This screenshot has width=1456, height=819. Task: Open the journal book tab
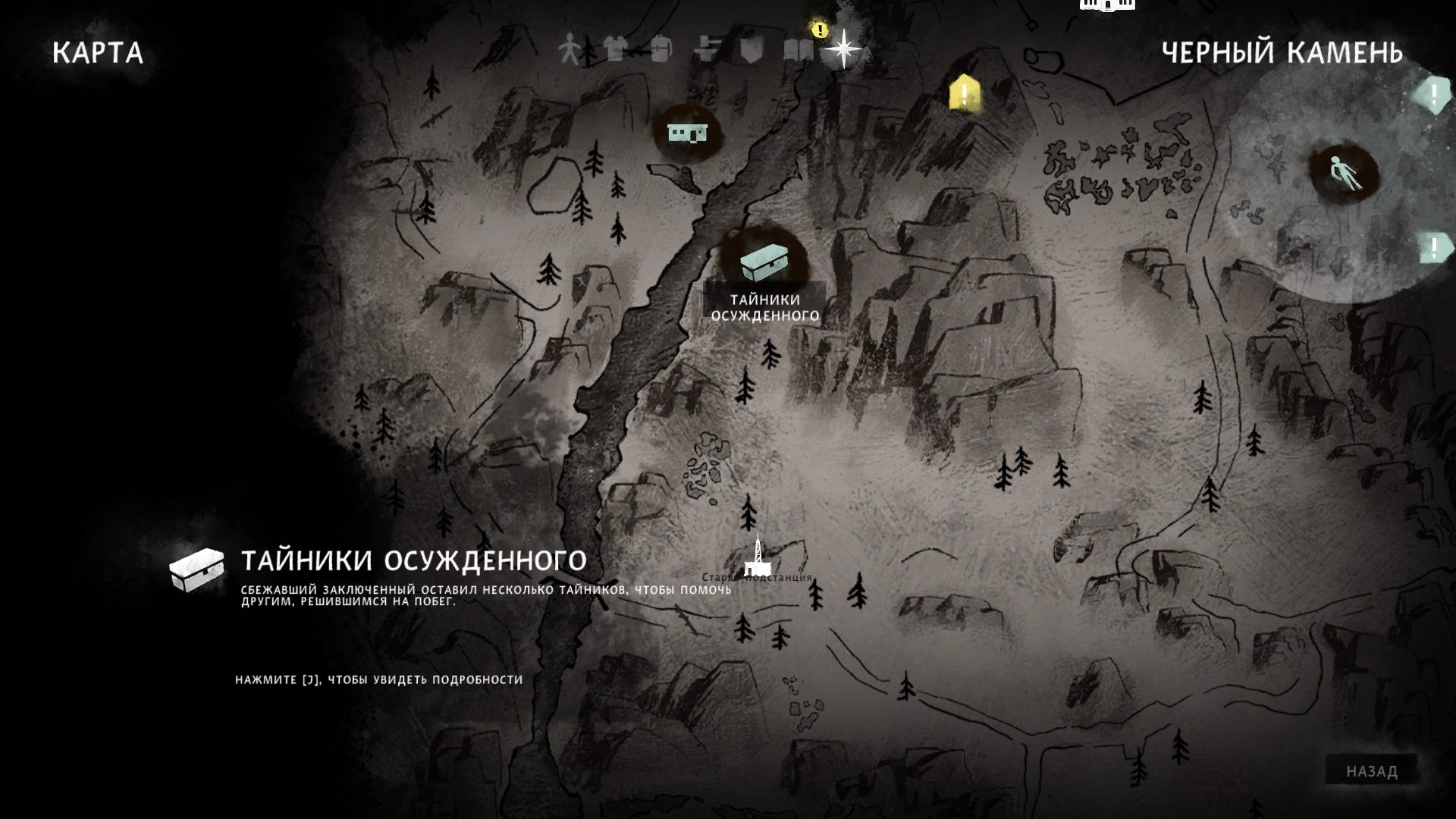(798, 50)
